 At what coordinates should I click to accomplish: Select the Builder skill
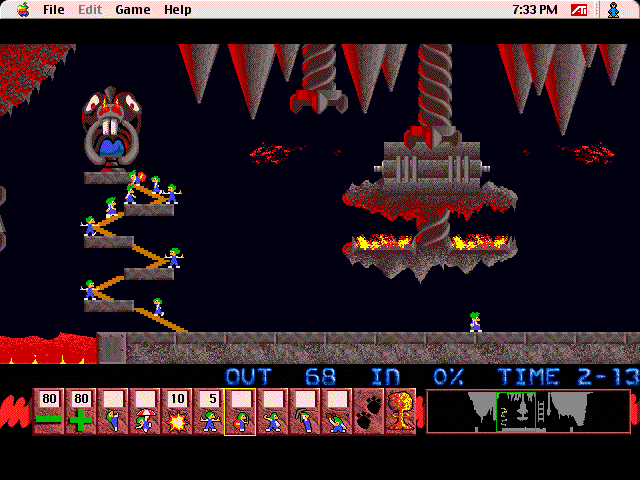pos(241,412)
